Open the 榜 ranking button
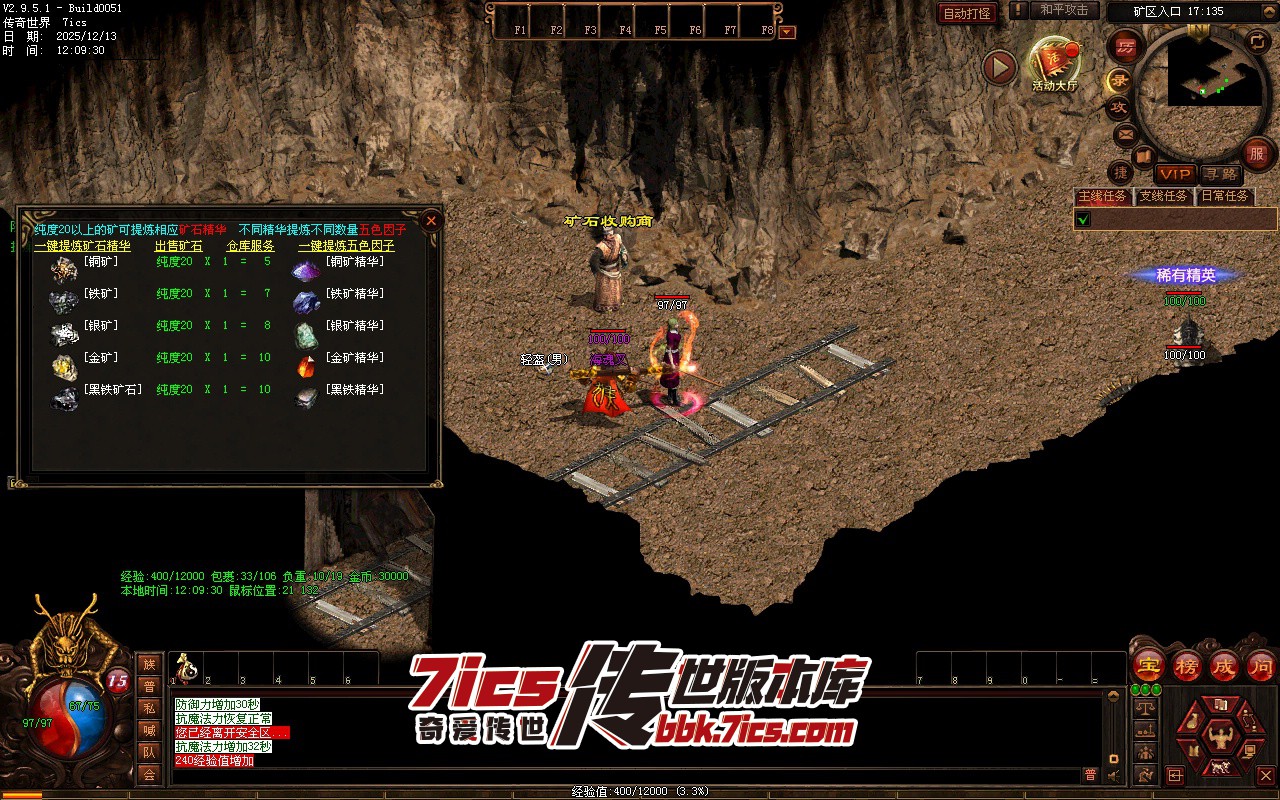This screenshot has height=800, width=1280. [x=1187, y=665]
